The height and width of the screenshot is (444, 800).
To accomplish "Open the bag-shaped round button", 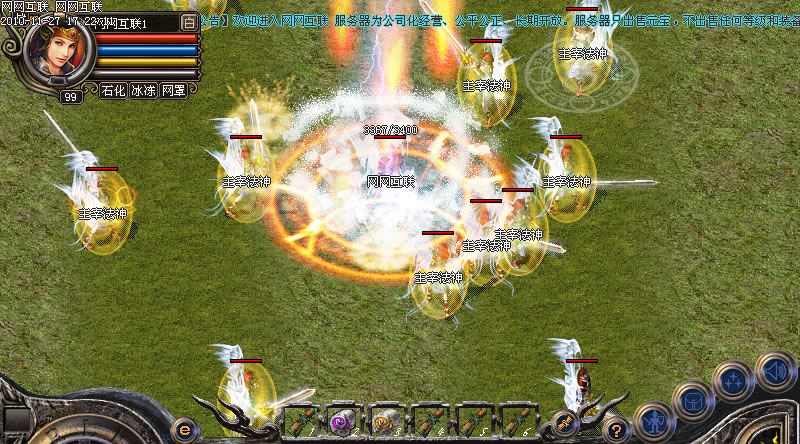I will click(x=692, y=400).
